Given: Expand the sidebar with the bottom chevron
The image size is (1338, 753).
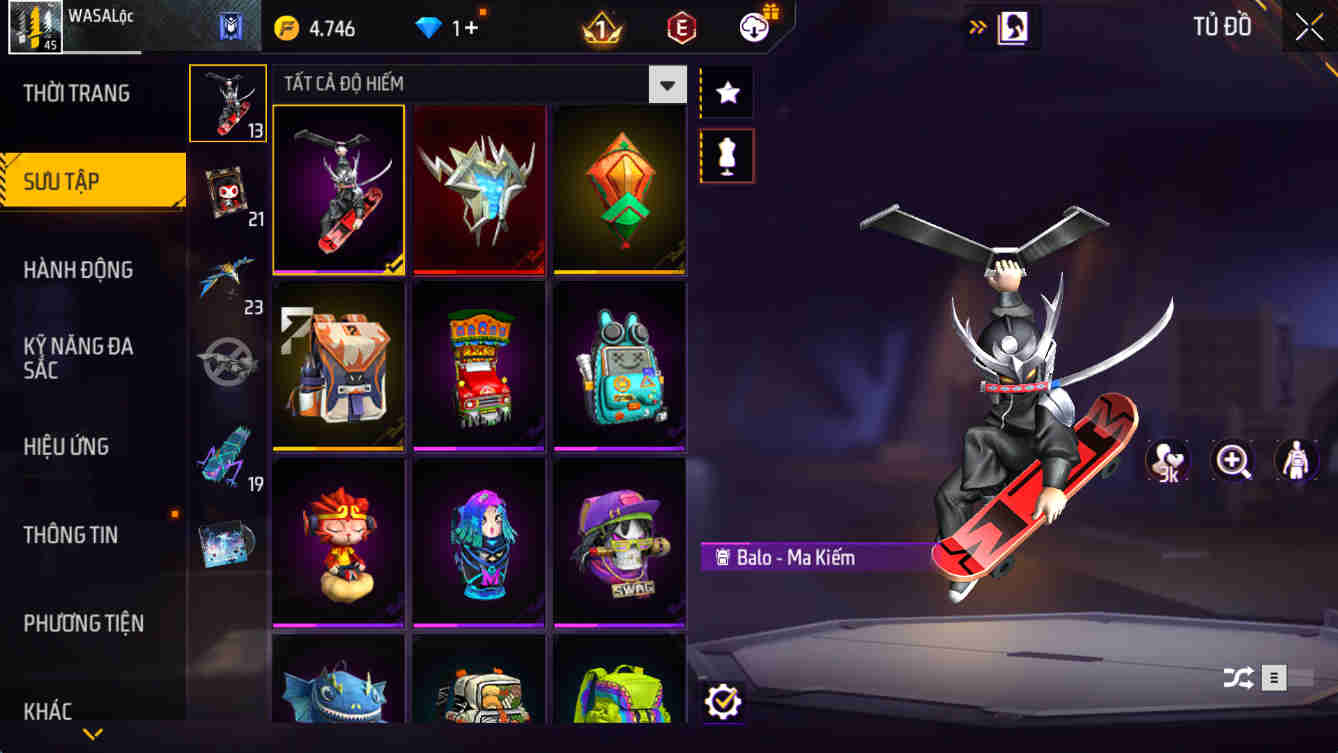Looking at the screenshot, I should click(x=93, y=732).
